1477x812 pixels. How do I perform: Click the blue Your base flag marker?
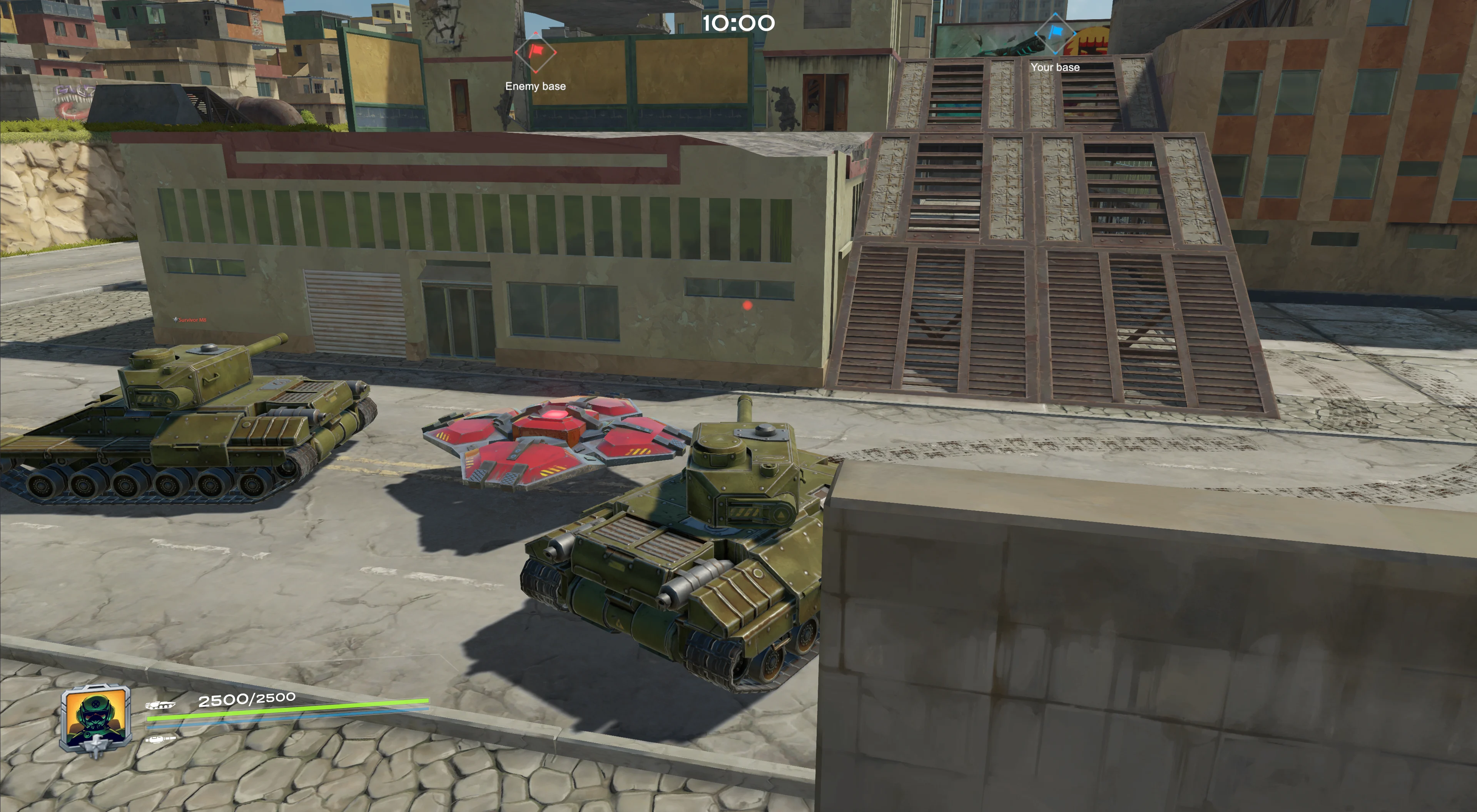(1054, 34)
